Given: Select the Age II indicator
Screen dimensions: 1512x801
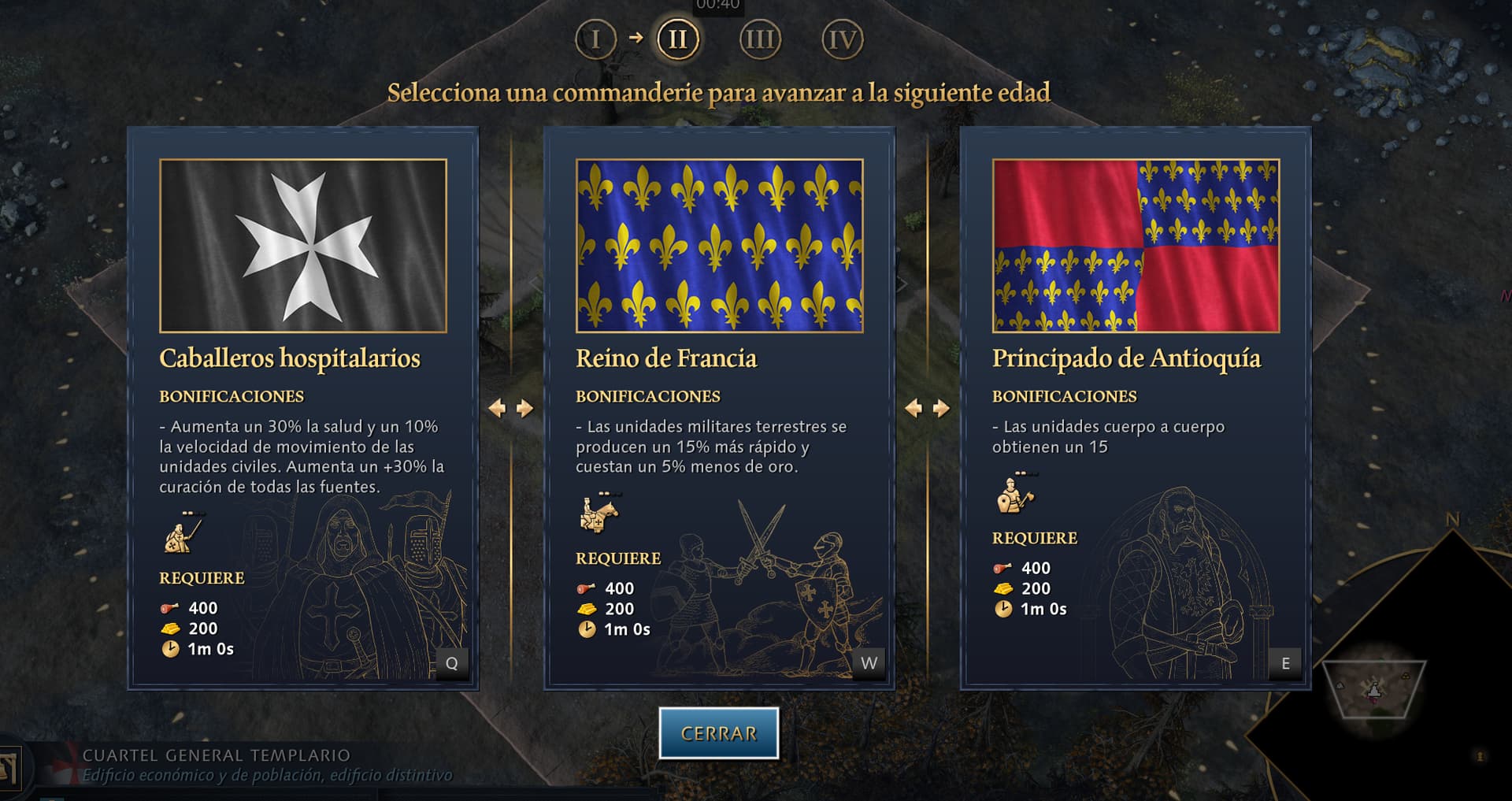Looking at the screenshot, I should [677, 39].
